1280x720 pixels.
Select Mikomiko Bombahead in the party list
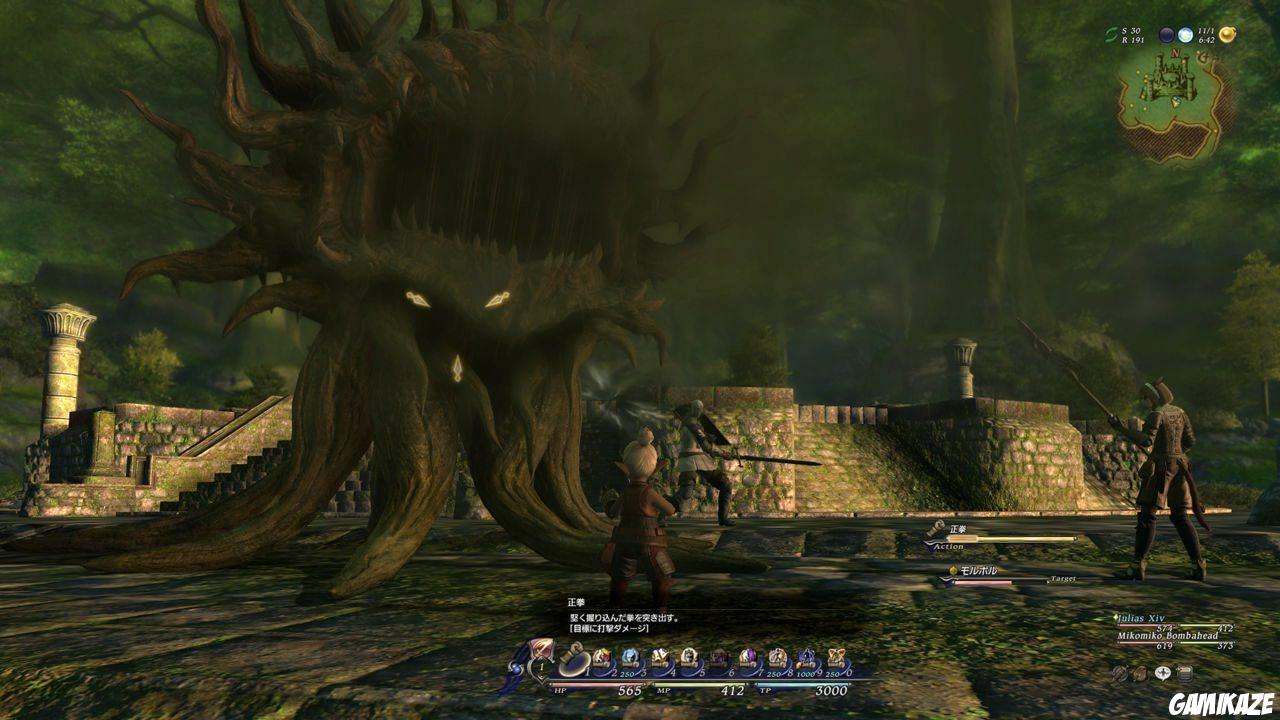click(x=1167, y=636)
